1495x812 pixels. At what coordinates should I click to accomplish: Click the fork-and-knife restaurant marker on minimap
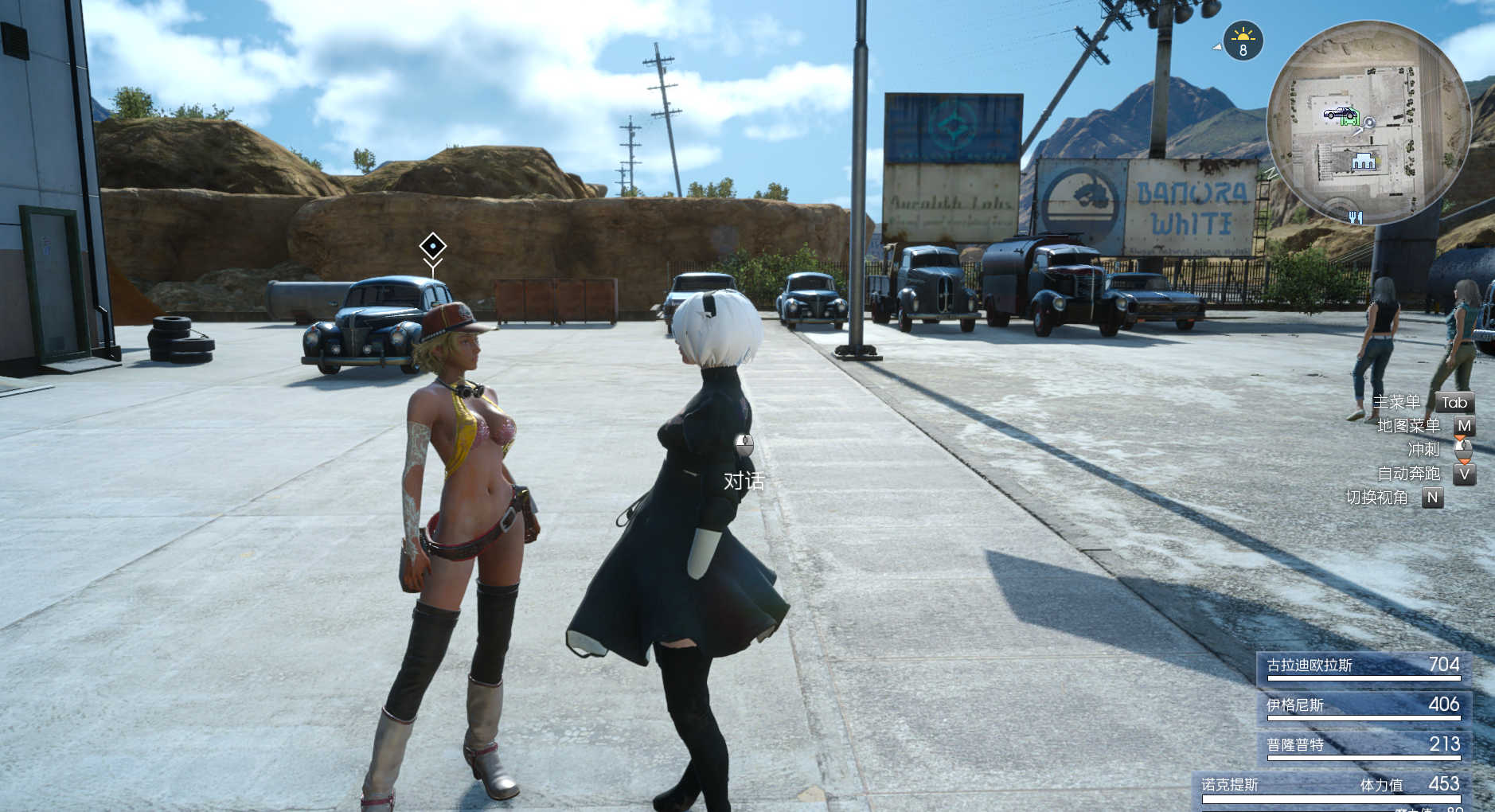click(x=1355, y=217)
